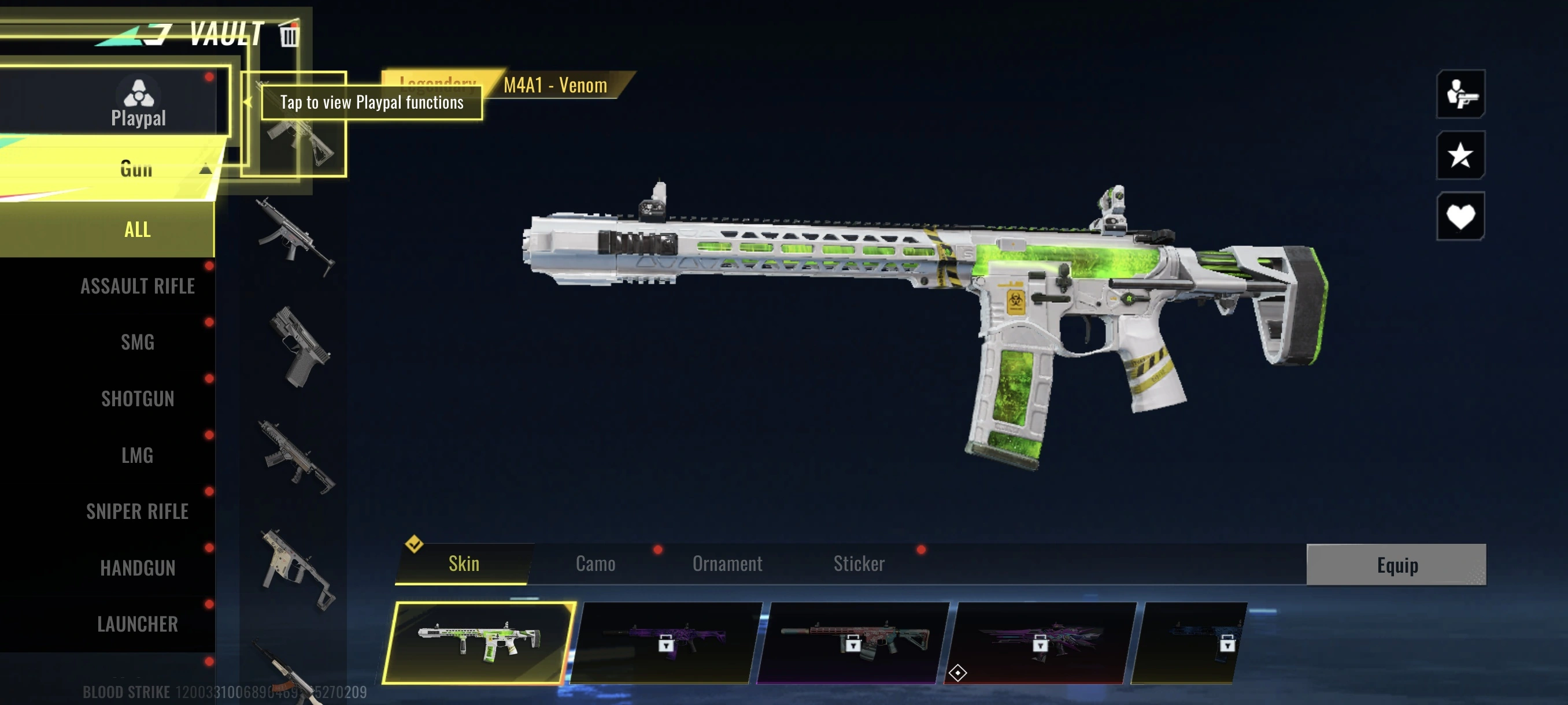View Sniper Rifle weapons

[x=138, y=511]
